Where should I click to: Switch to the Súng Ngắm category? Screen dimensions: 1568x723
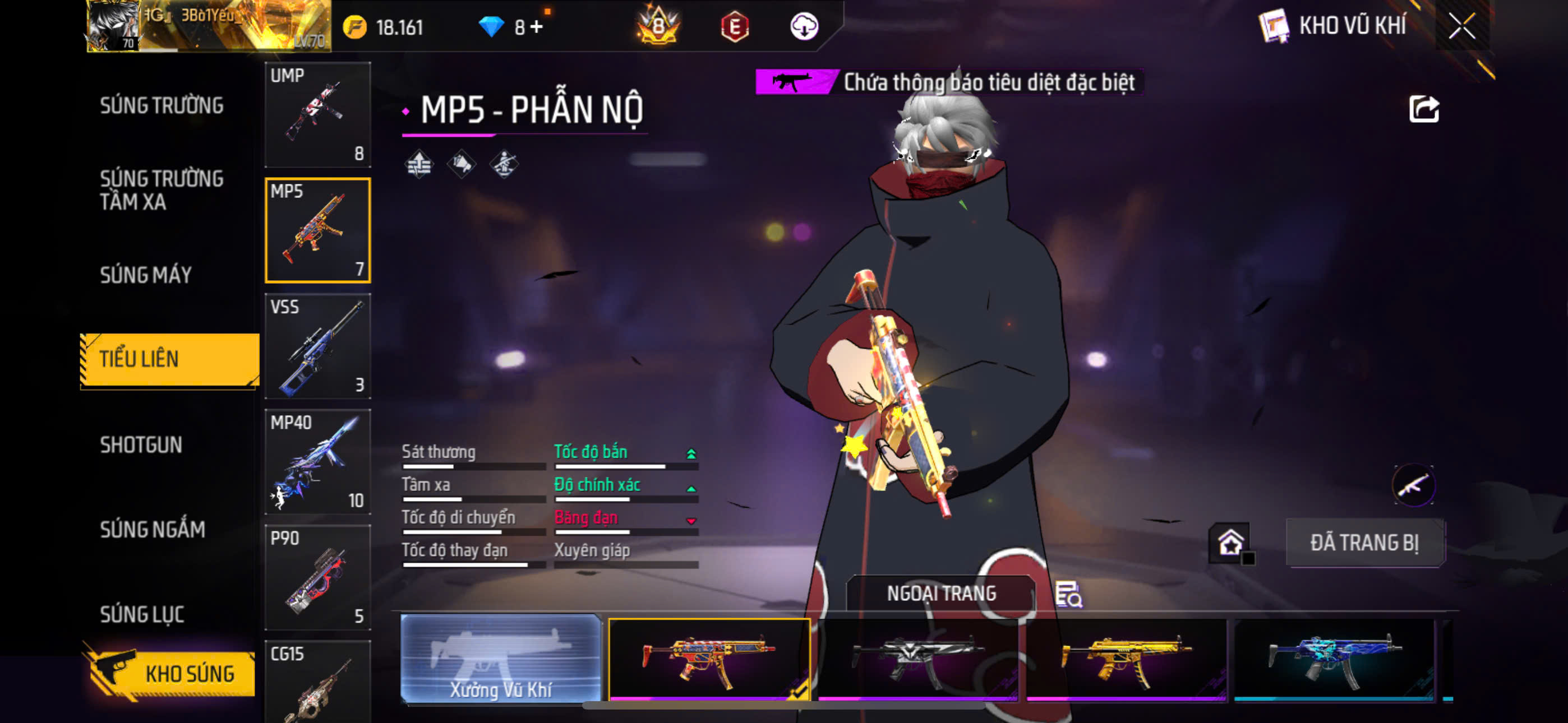click(152, 530)
